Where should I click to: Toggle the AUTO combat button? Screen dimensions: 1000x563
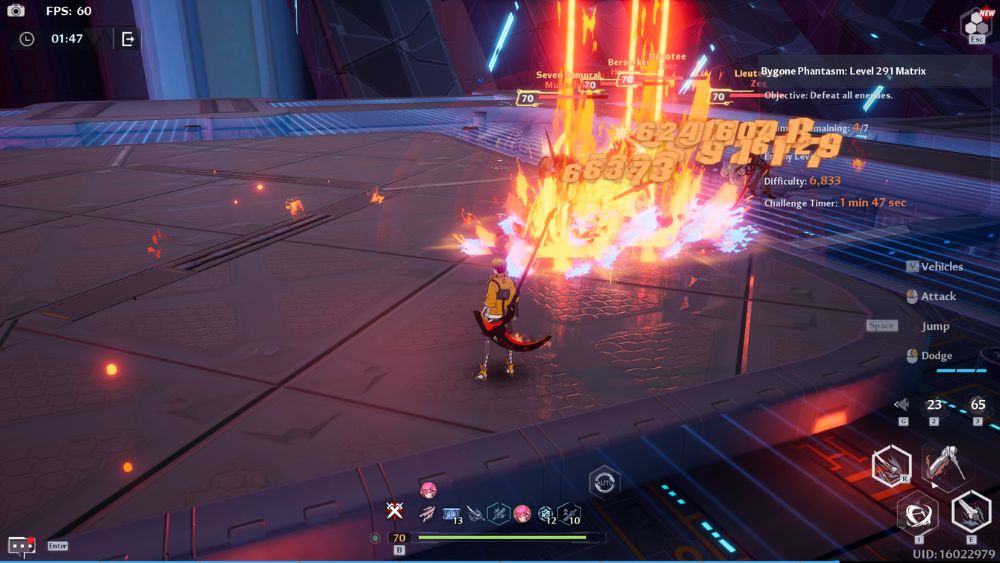pos(603,481)
